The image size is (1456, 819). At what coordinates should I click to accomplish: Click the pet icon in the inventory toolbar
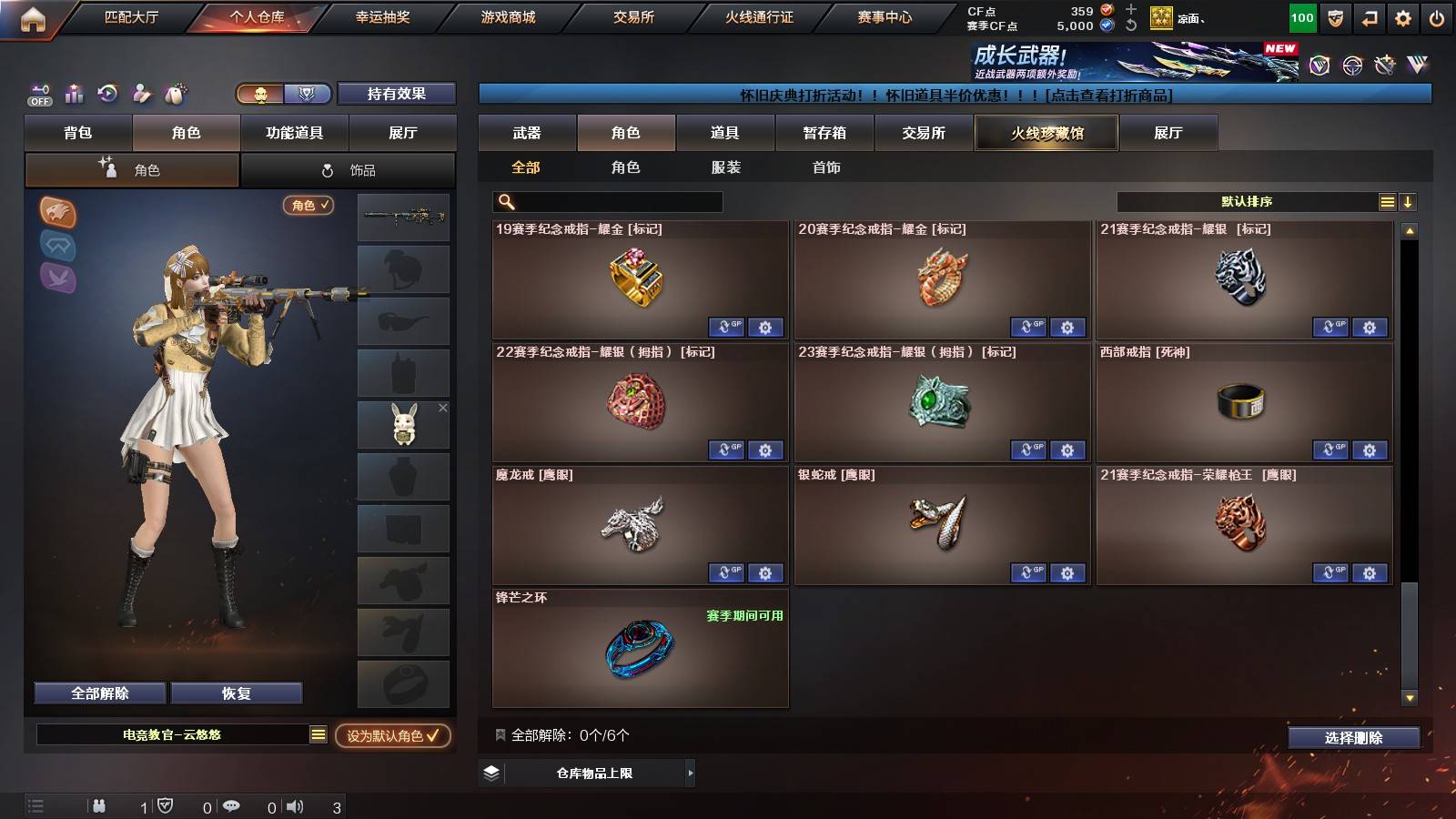click(176, 94)
